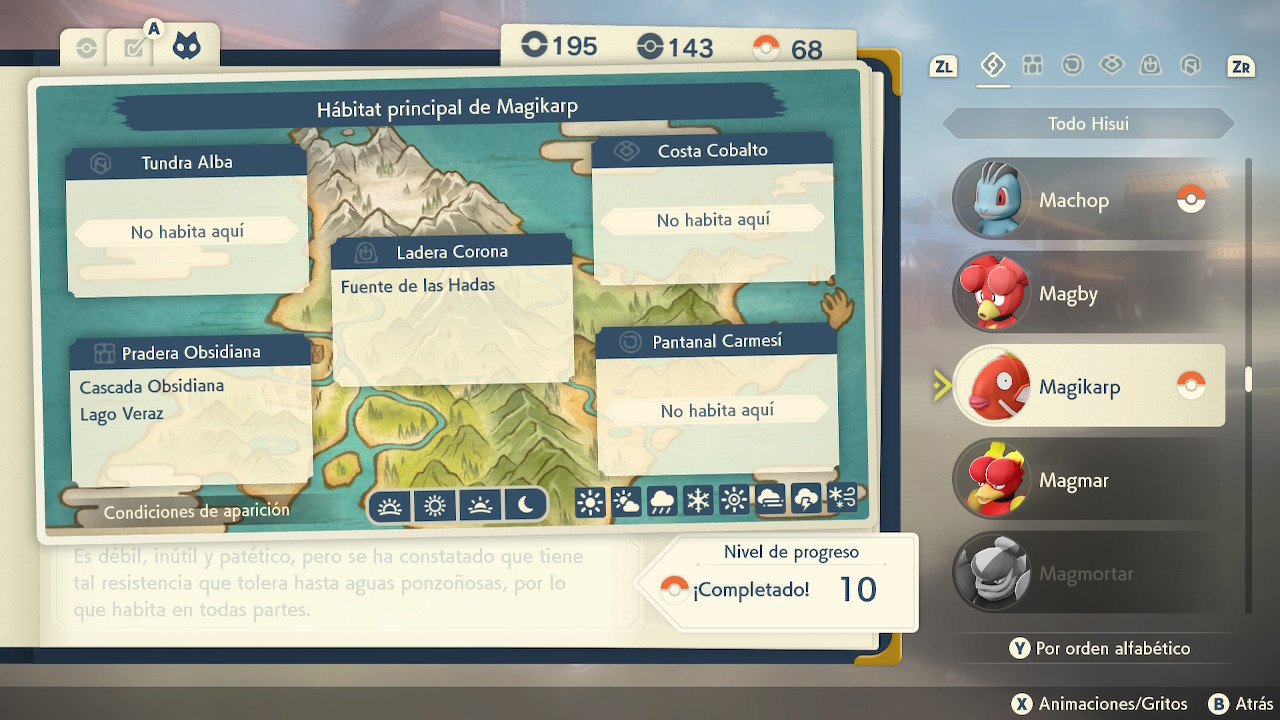Switch to the habitat tab with creature face
The height and width of the screenshot is (720, 1280).
(x=185, y=46)
